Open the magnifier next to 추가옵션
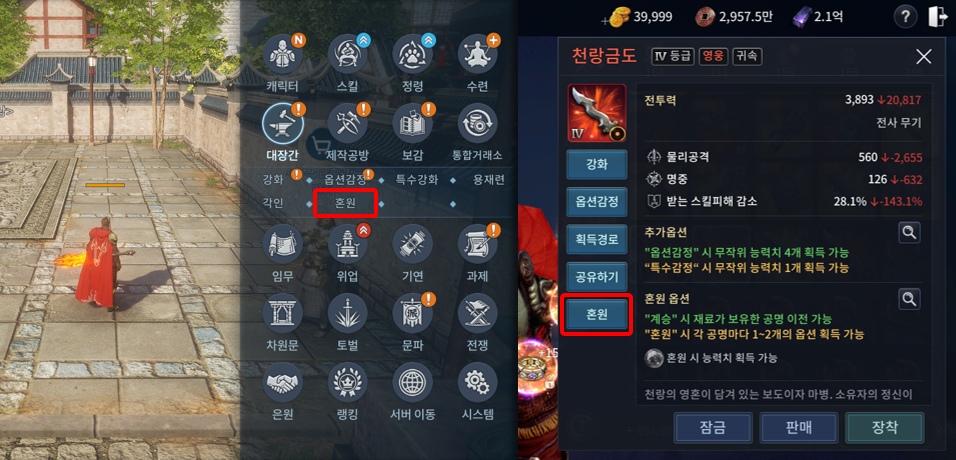 [908, 232]
